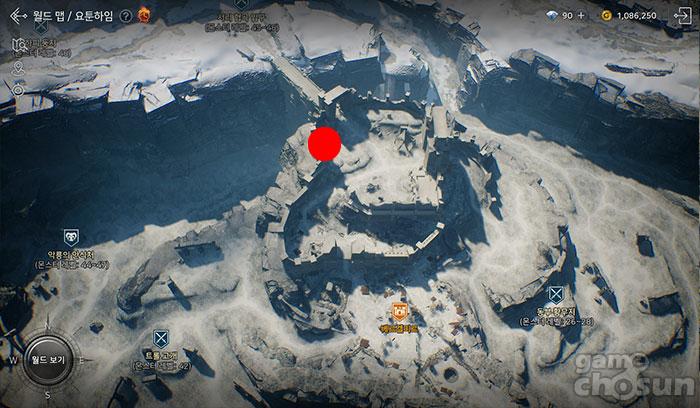700x408 pixels.
Task: Select the location pin icon in the sidebar
Action: 18,67
